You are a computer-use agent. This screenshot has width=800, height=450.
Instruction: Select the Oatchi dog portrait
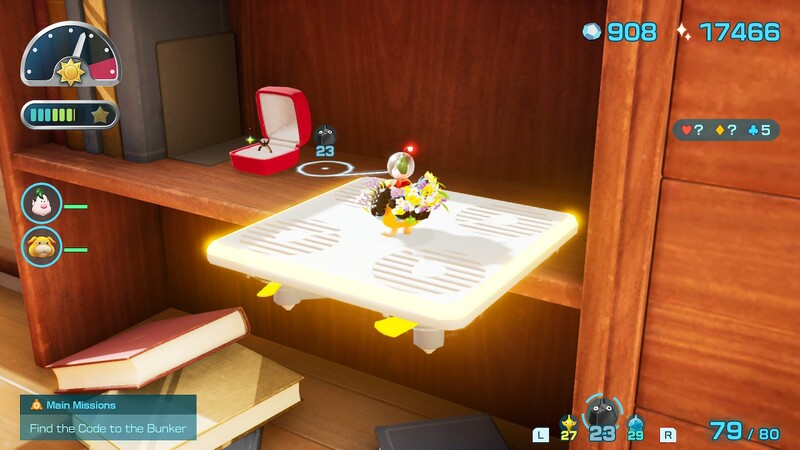pos(42,246)
